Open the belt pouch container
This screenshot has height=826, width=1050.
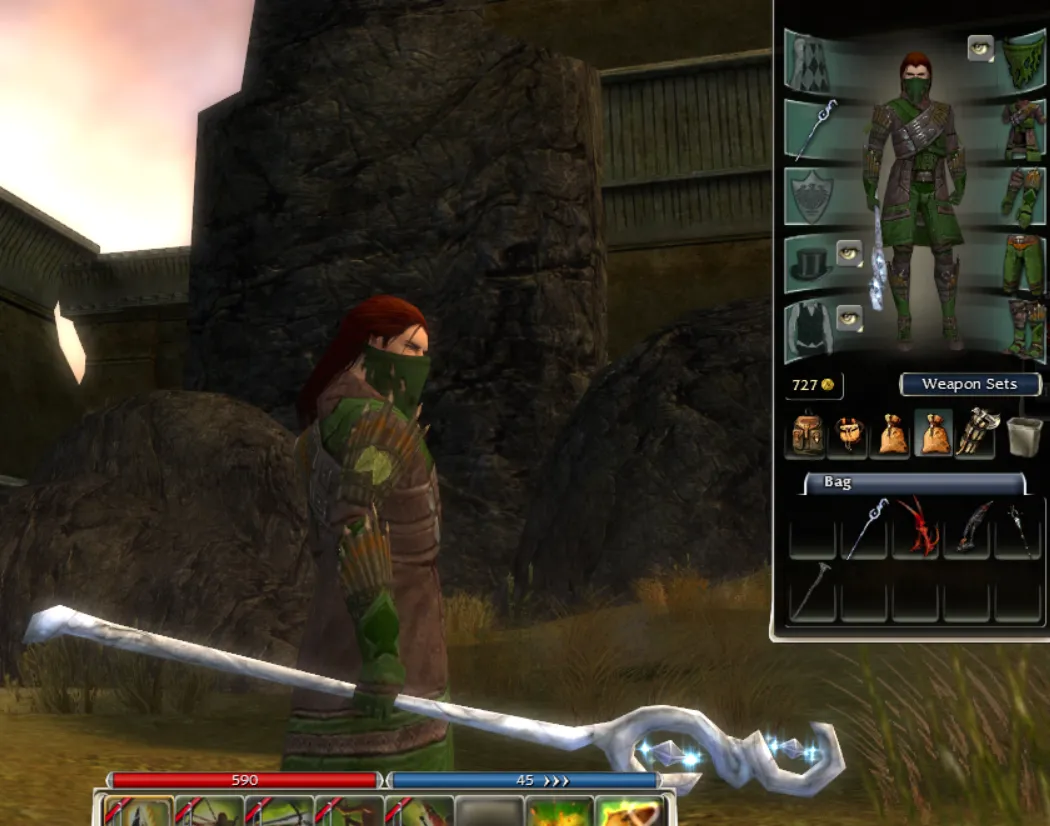(x=848, y=435)
